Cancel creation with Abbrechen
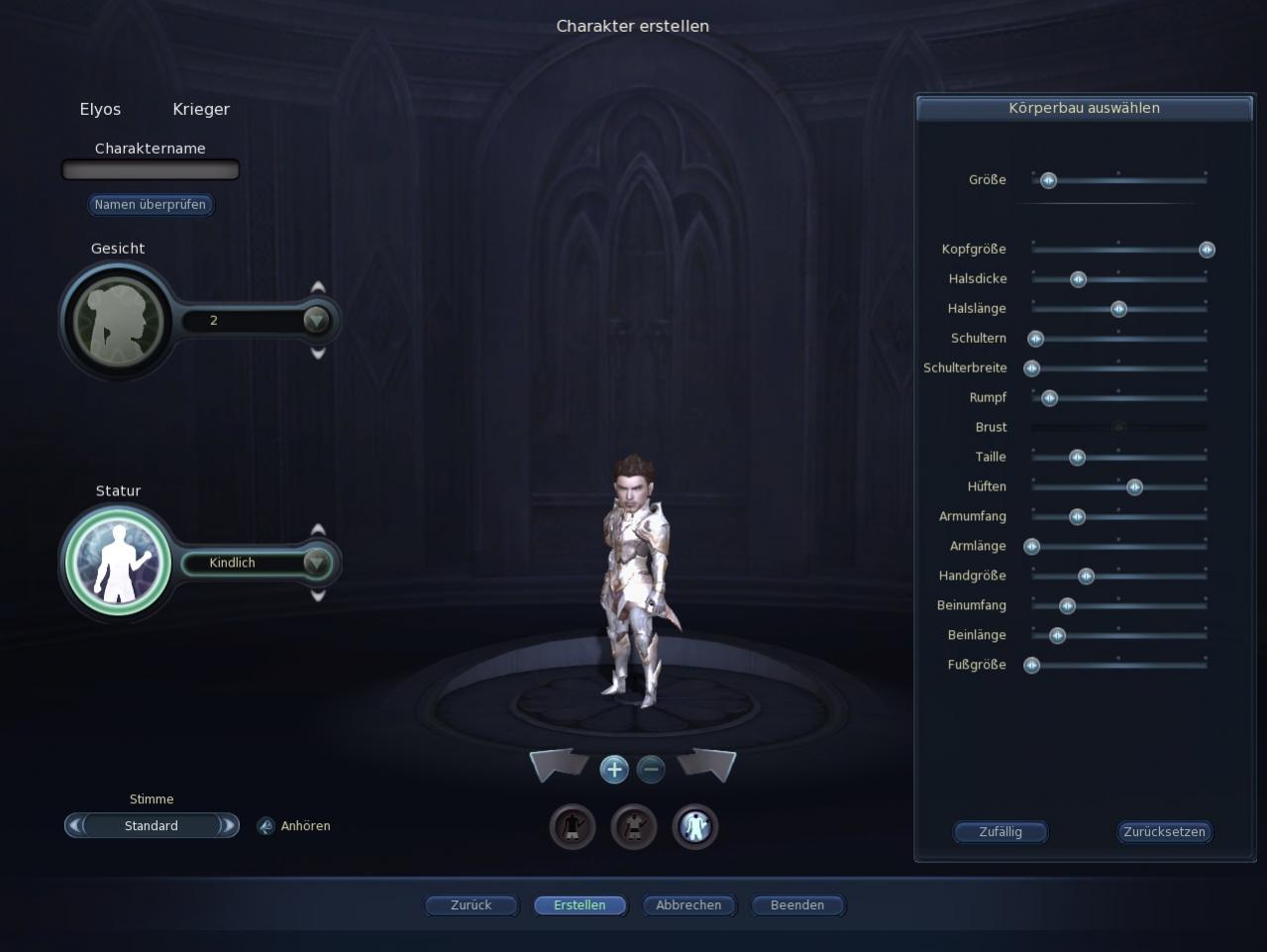The image size is (1267, 952). (x=688, y=905)
